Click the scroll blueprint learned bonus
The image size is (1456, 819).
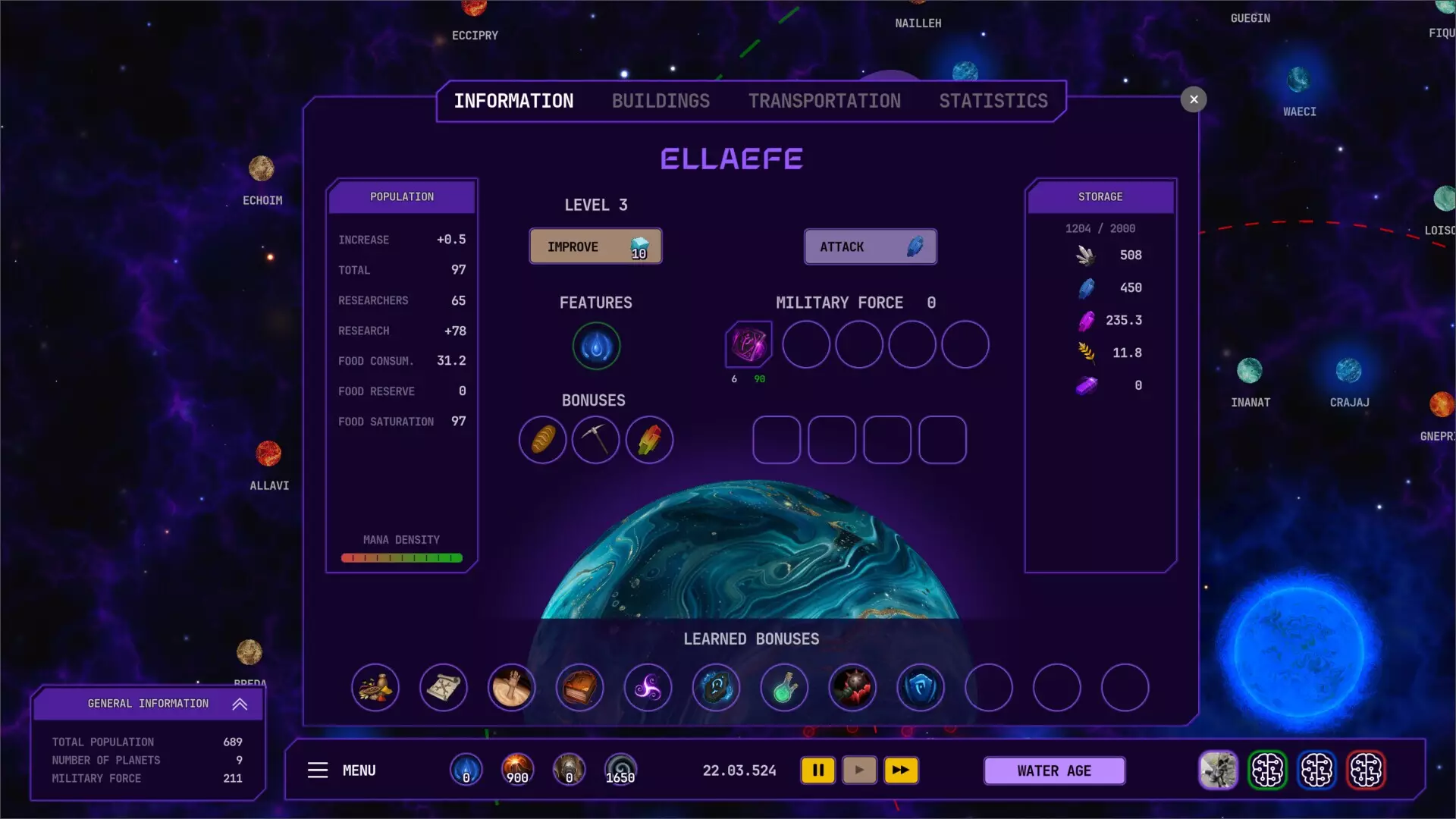pos(443,688)
